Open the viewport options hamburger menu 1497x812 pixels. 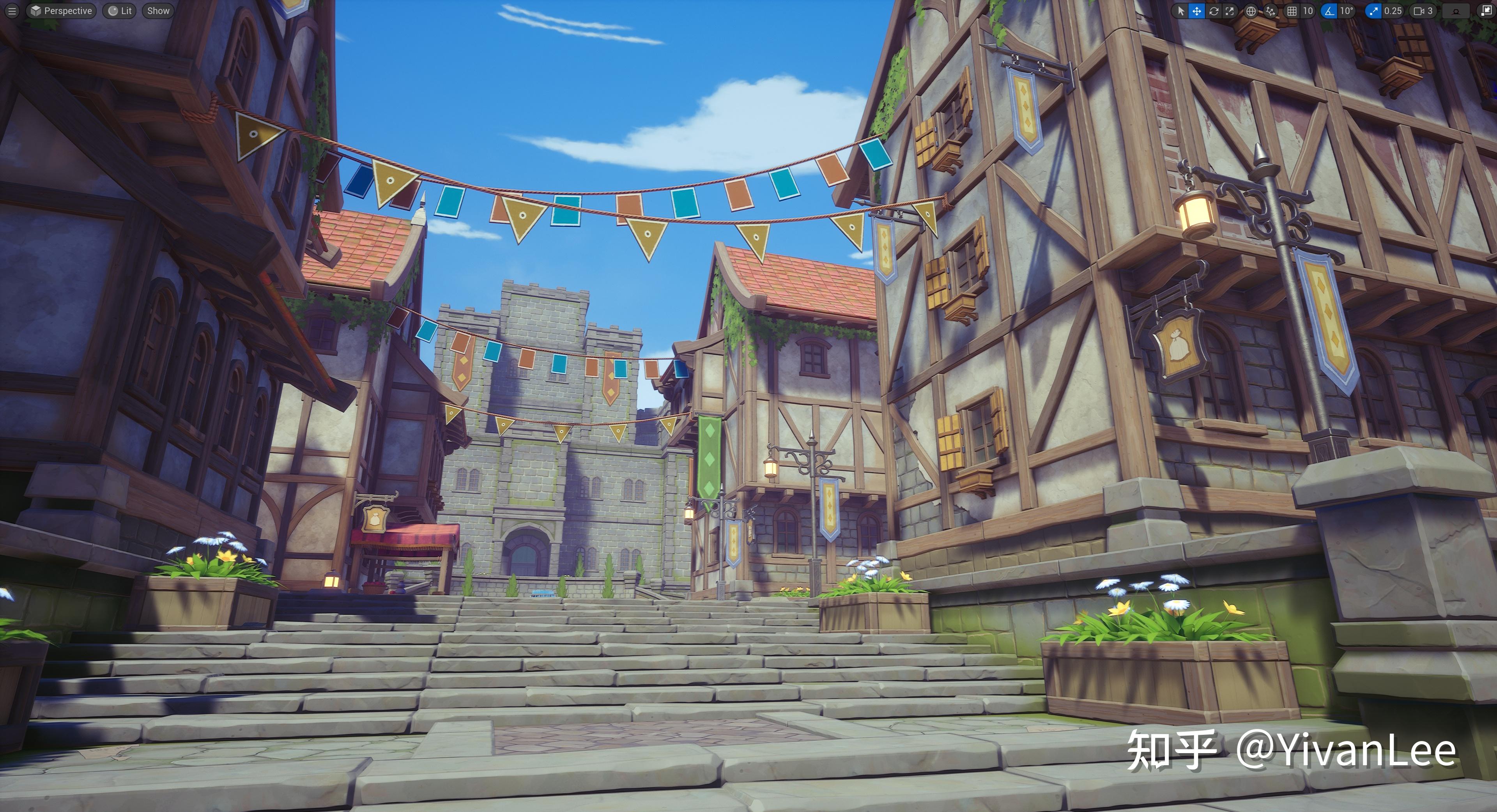[12, 11]
